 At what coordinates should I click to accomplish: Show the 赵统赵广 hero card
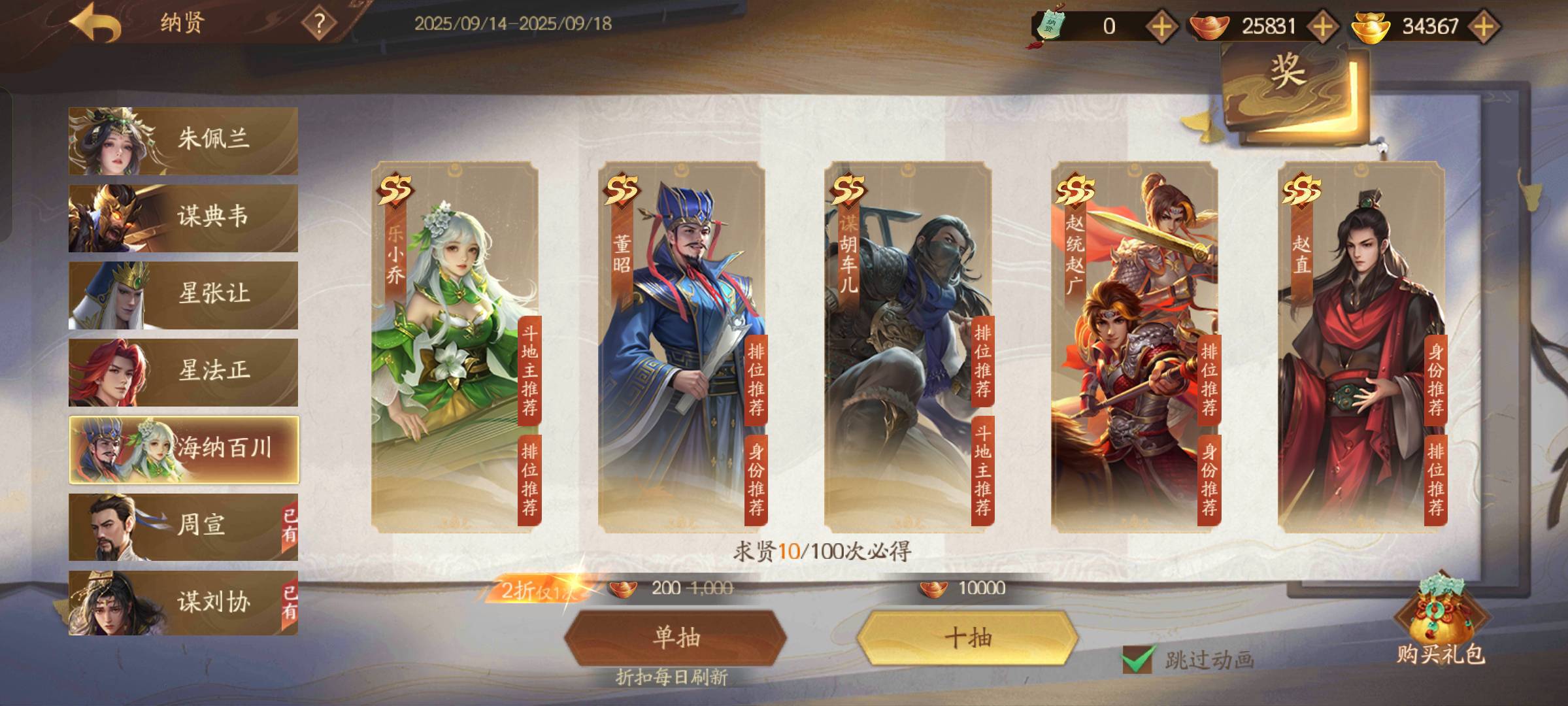(1134, 346)
